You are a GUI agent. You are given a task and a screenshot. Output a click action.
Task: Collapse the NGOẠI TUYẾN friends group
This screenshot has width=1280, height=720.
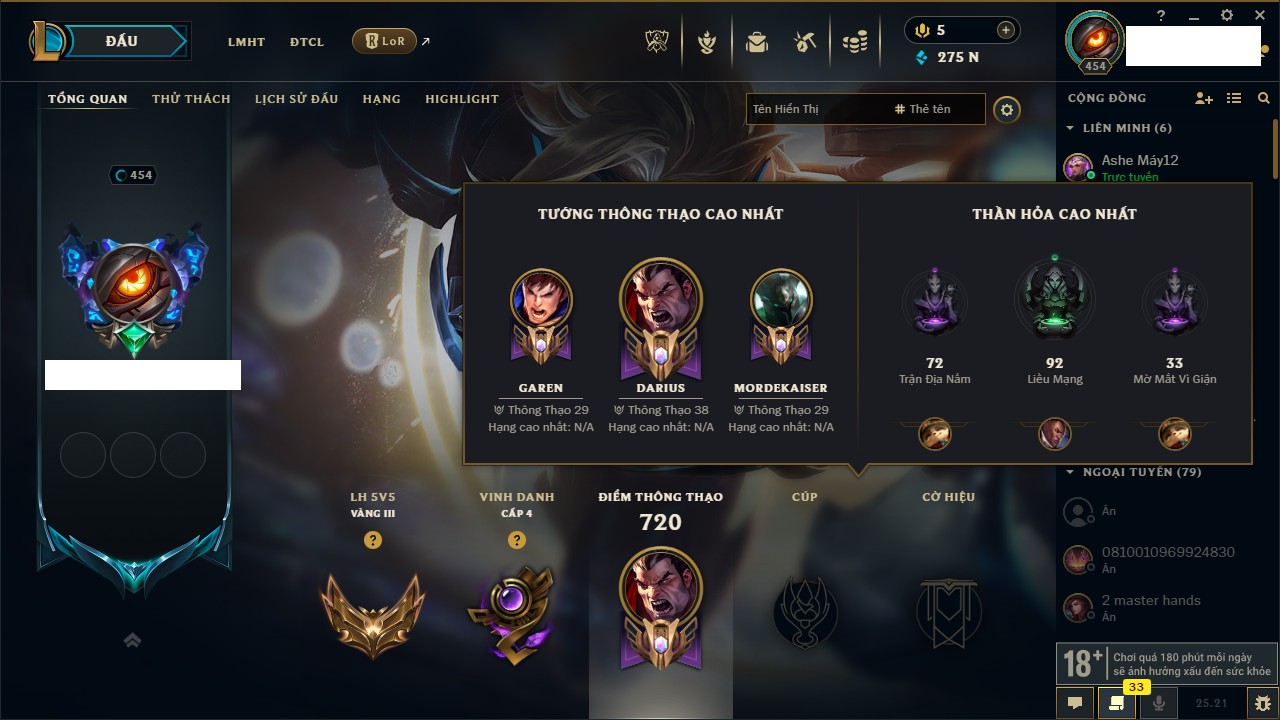click(x=1071, y=472)
